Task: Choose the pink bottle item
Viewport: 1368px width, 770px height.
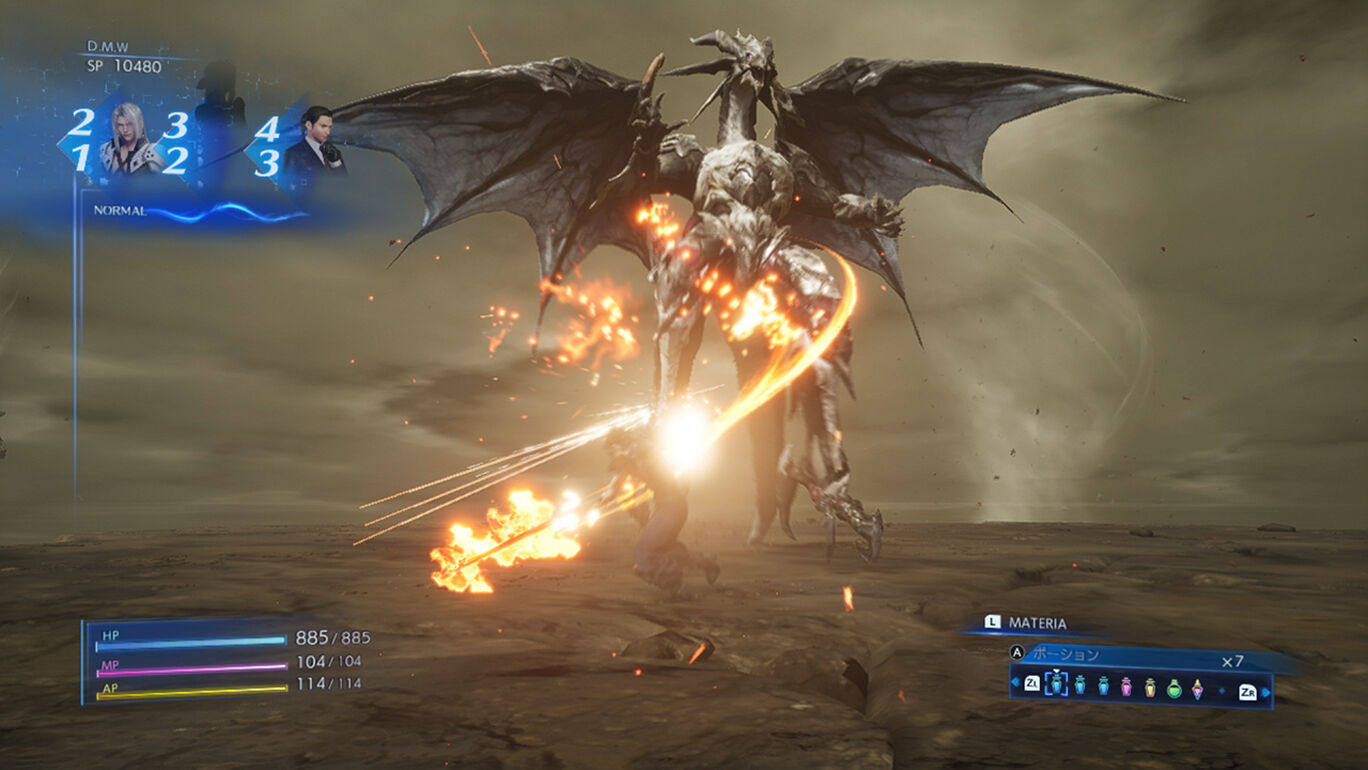Action: (x=1126, y=686)
